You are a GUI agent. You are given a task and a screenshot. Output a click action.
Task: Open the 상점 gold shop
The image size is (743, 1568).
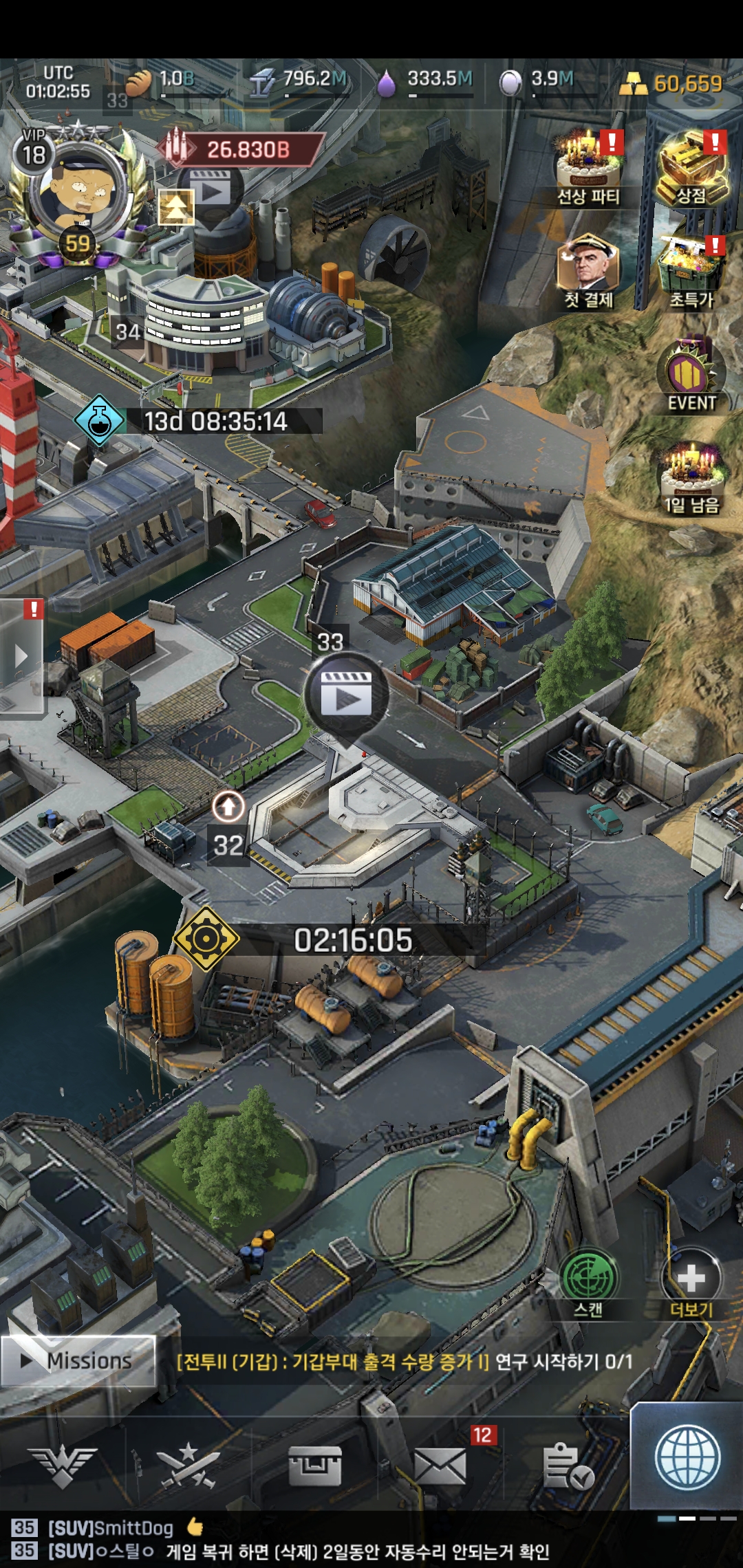(x=691, y=169)
